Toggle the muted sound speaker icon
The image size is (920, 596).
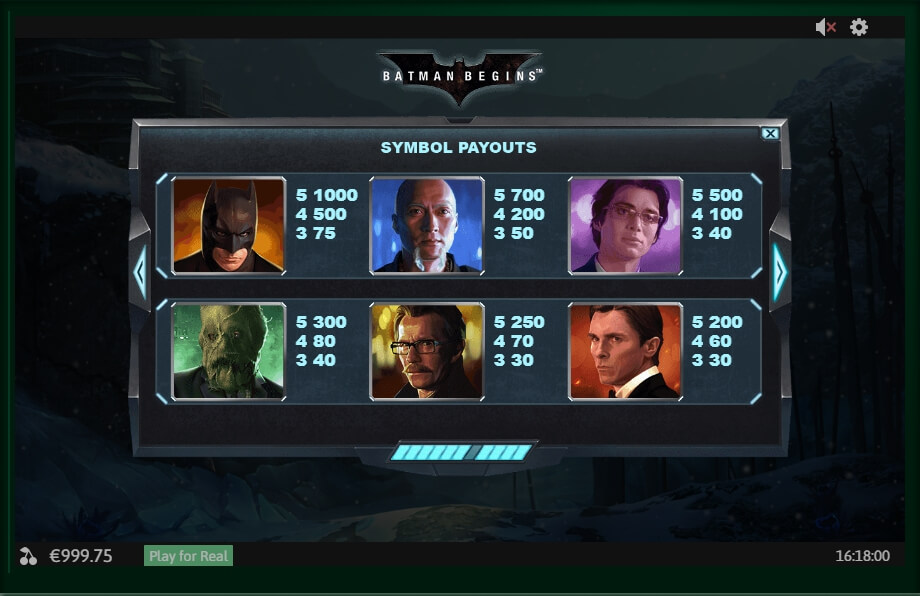(x=825, y=28)
